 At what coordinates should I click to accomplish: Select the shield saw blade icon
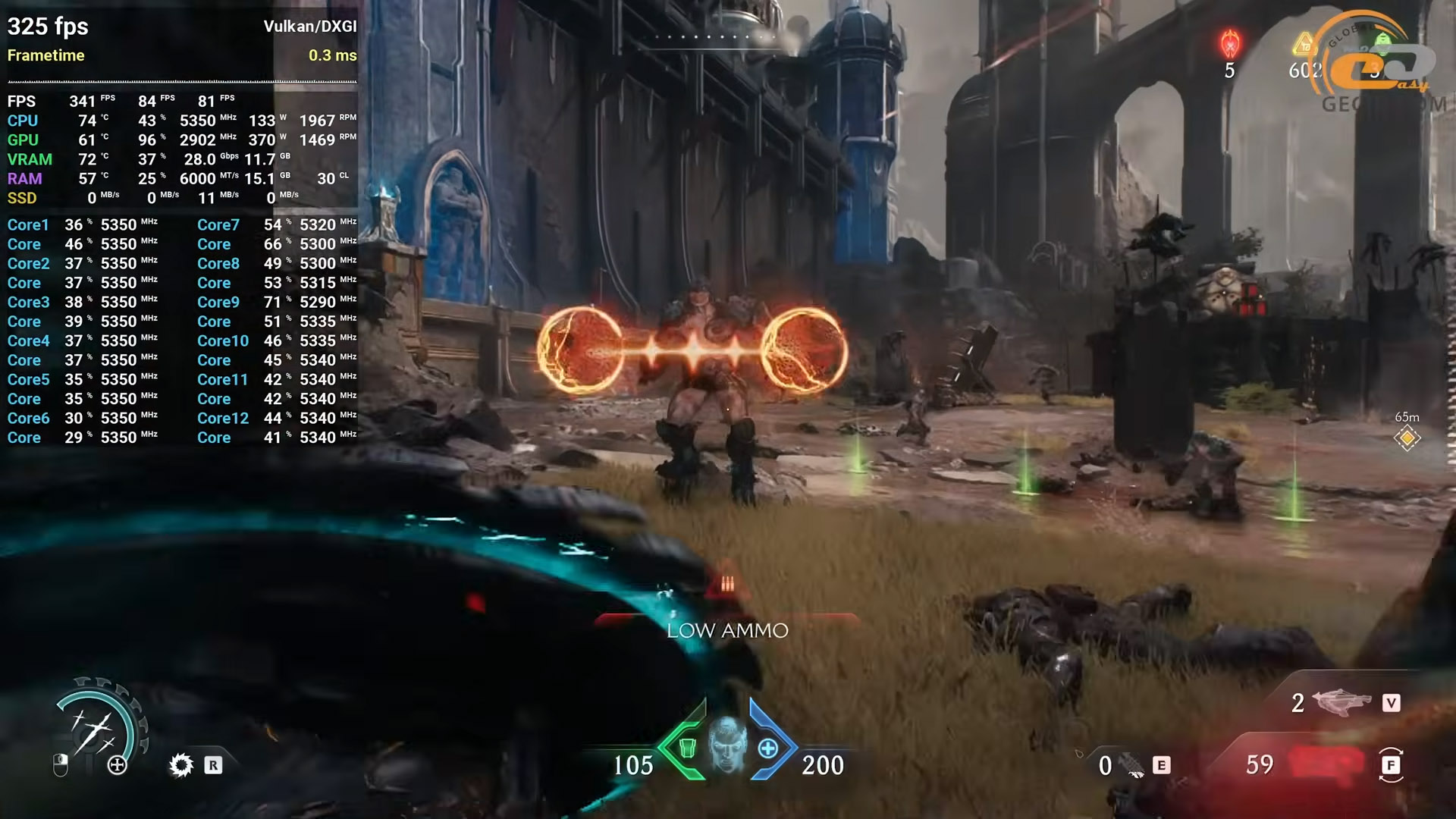click(x=181, y=765)
